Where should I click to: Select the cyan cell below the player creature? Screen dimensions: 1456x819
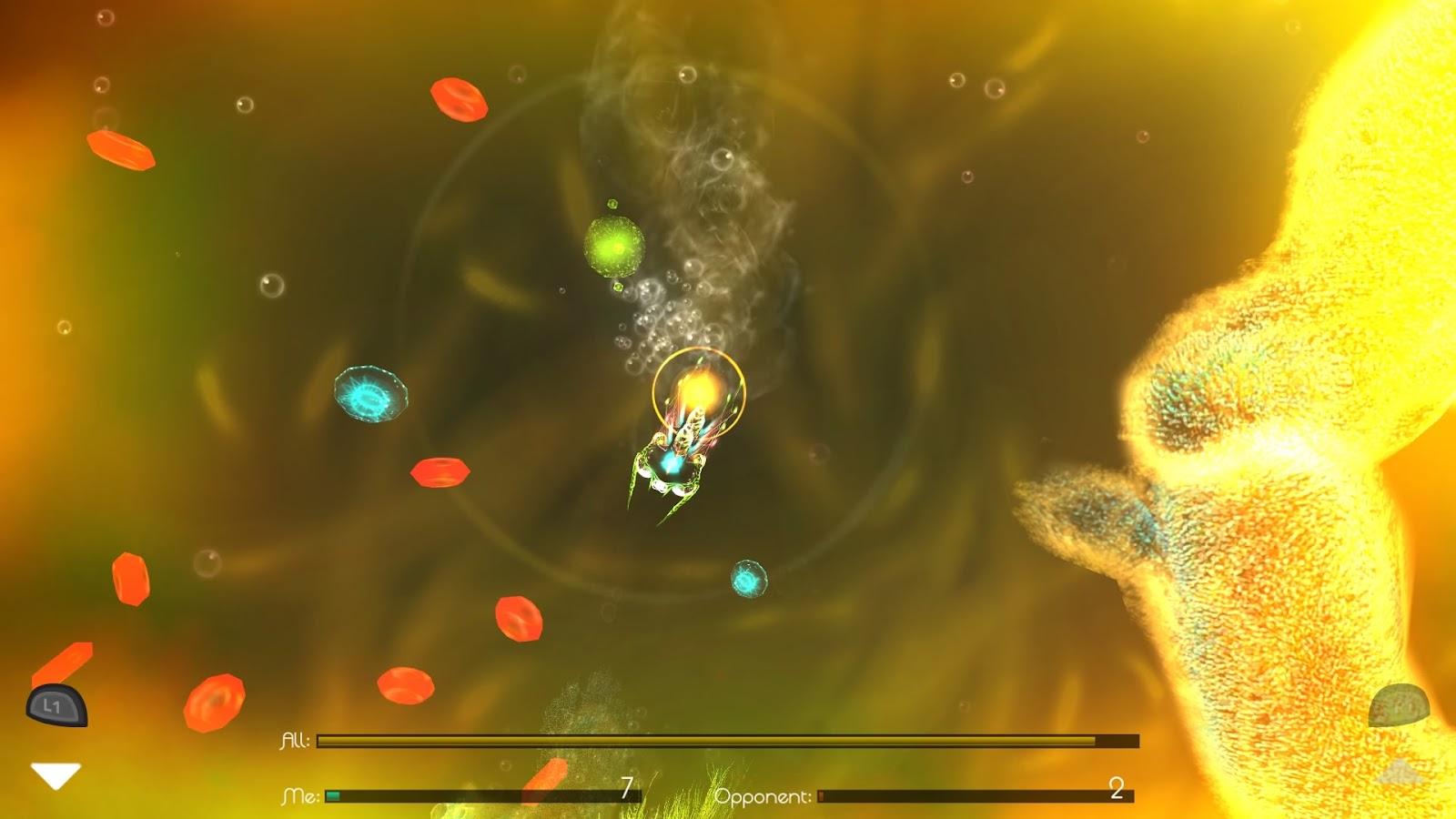(748, 579)
